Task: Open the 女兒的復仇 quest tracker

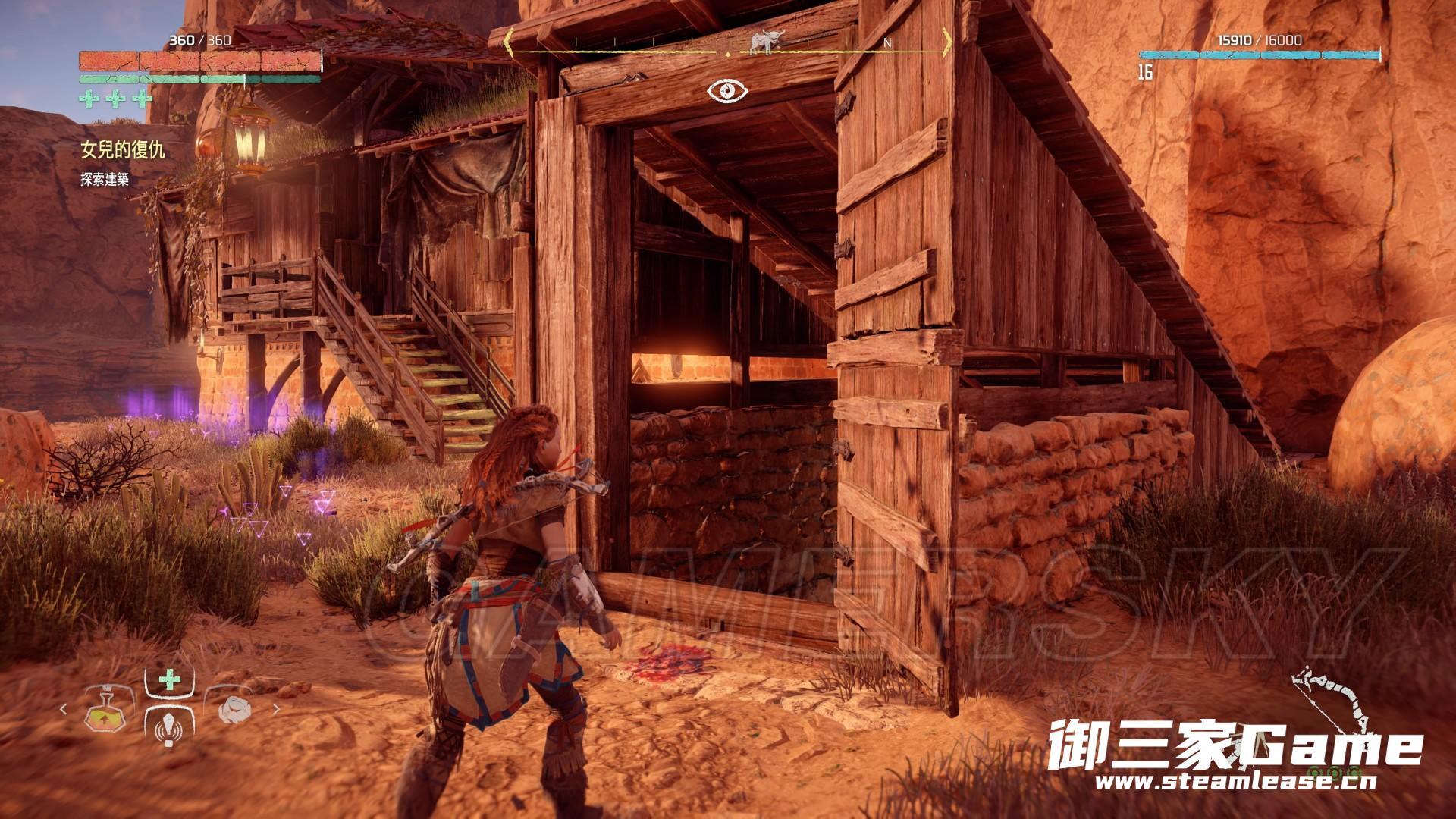Action: tap(123, 149)
